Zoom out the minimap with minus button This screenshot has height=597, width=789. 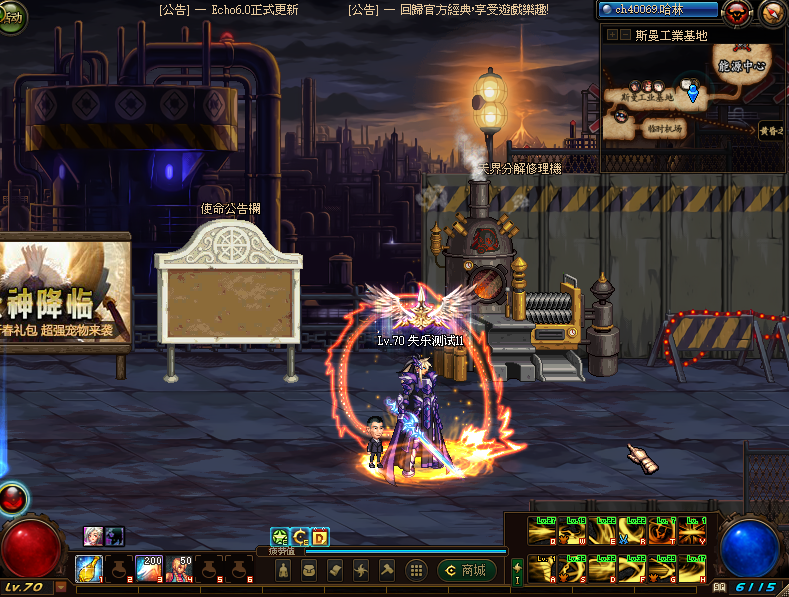tap(624, 35)
